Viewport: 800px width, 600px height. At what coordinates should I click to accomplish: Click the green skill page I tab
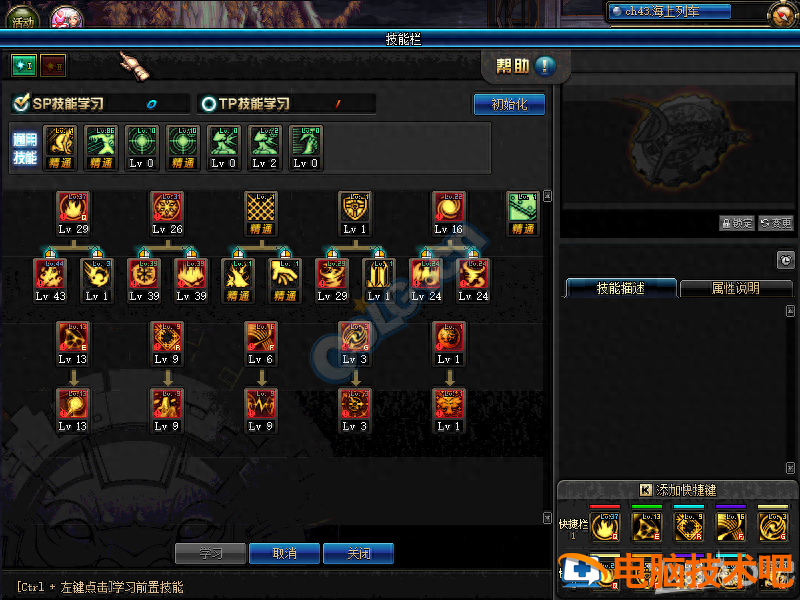(x=23, y=65)
